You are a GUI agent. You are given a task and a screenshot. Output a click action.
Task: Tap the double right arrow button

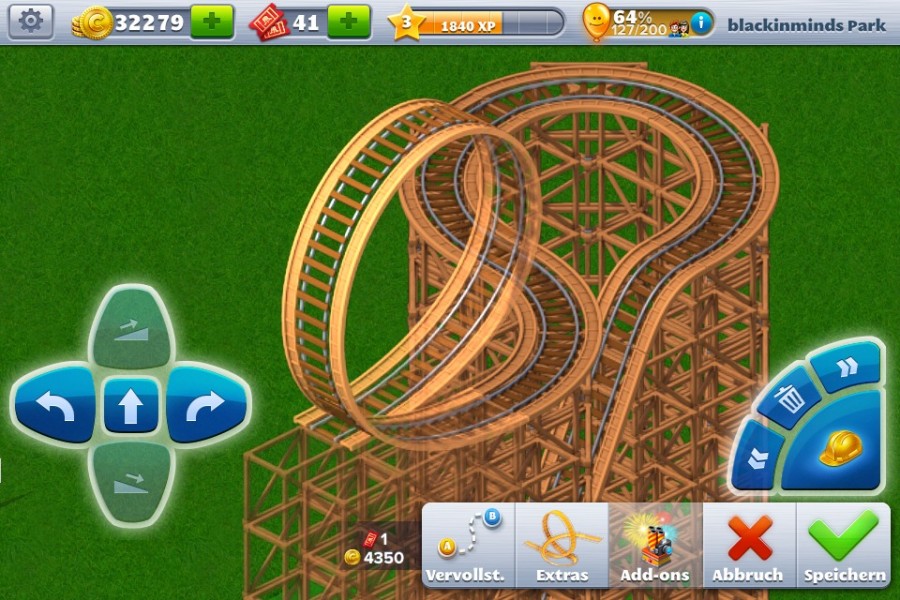click(847, 367)
